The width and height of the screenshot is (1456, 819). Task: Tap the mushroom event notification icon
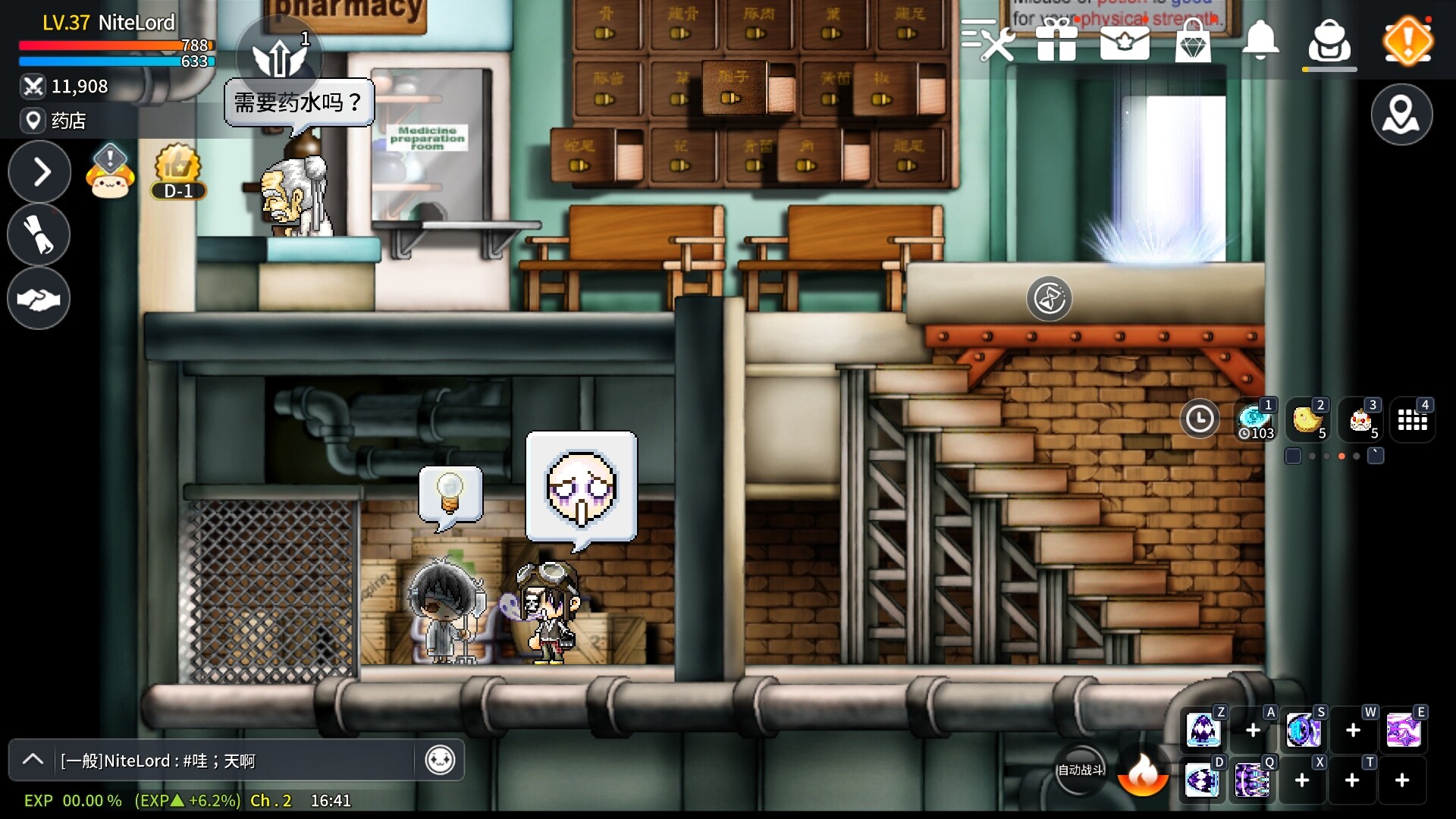click(111, 172)
